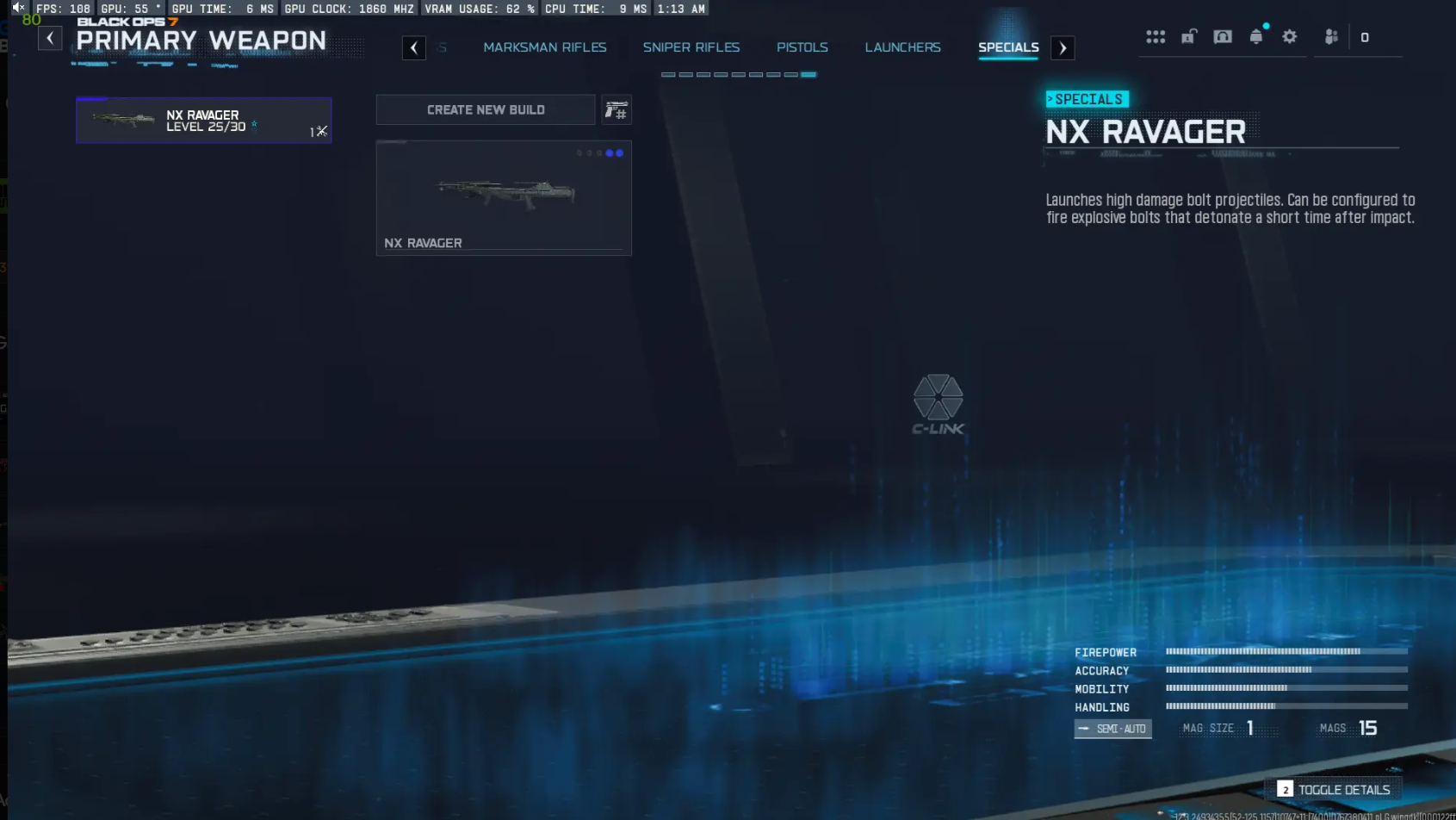
Task: Expand next weapon categories with right chevron
Action: tap(1062, 47)
